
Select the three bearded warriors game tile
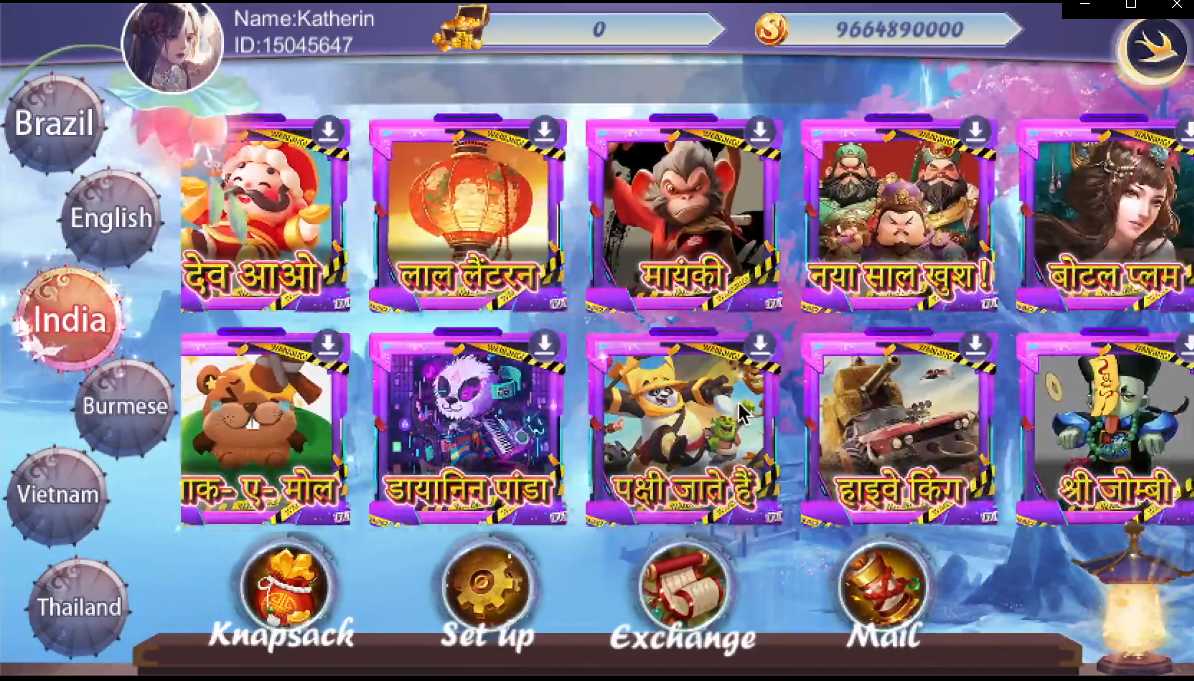tap(900, 215)
